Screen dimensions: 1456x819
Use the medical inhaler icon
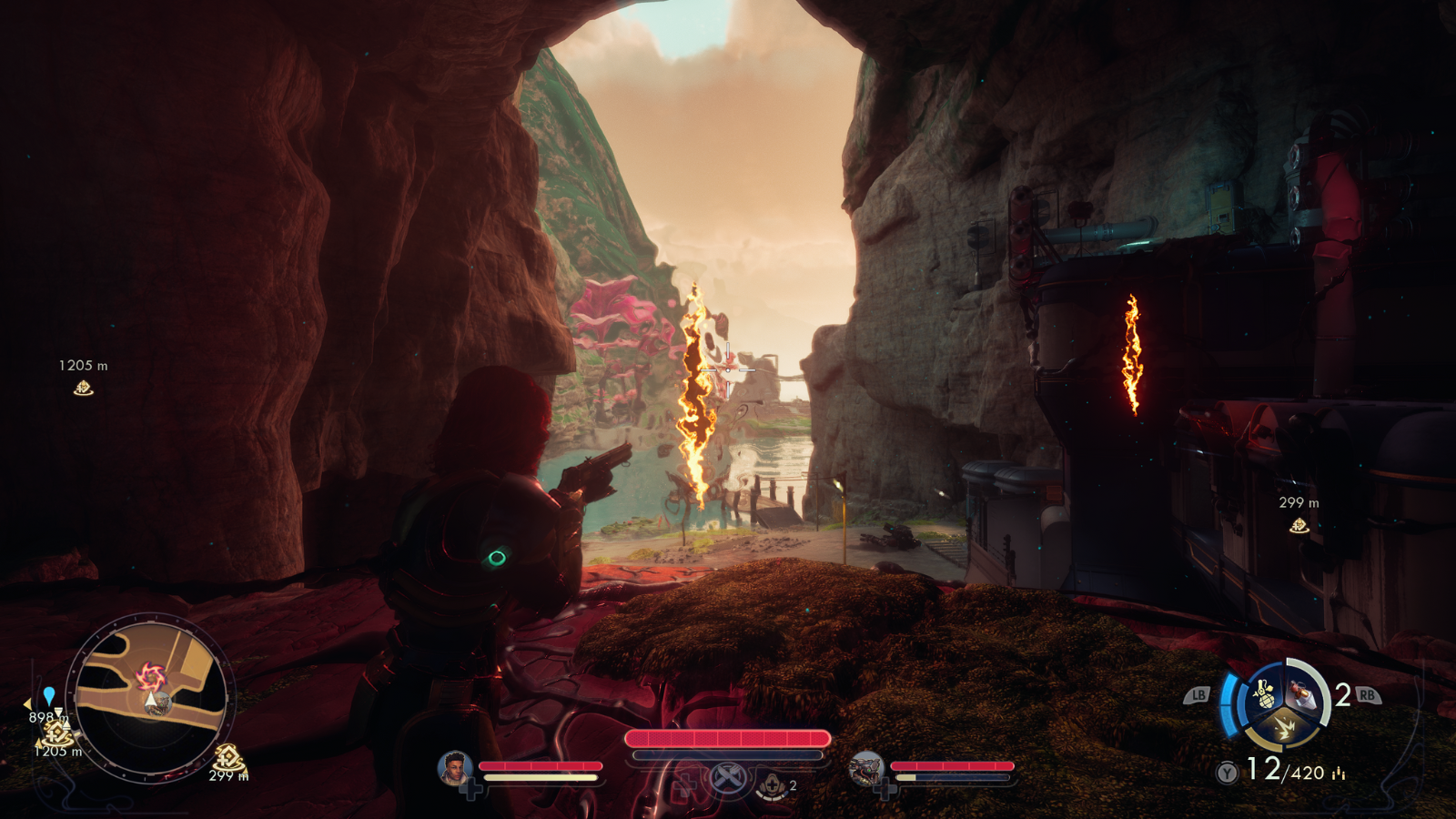point(773,784)
